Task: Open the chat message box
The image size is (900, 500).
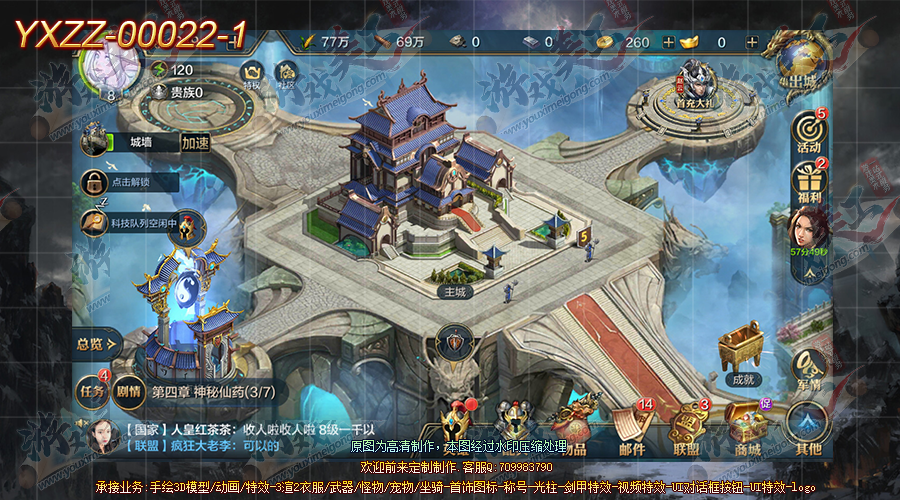Action: (250, 436)
